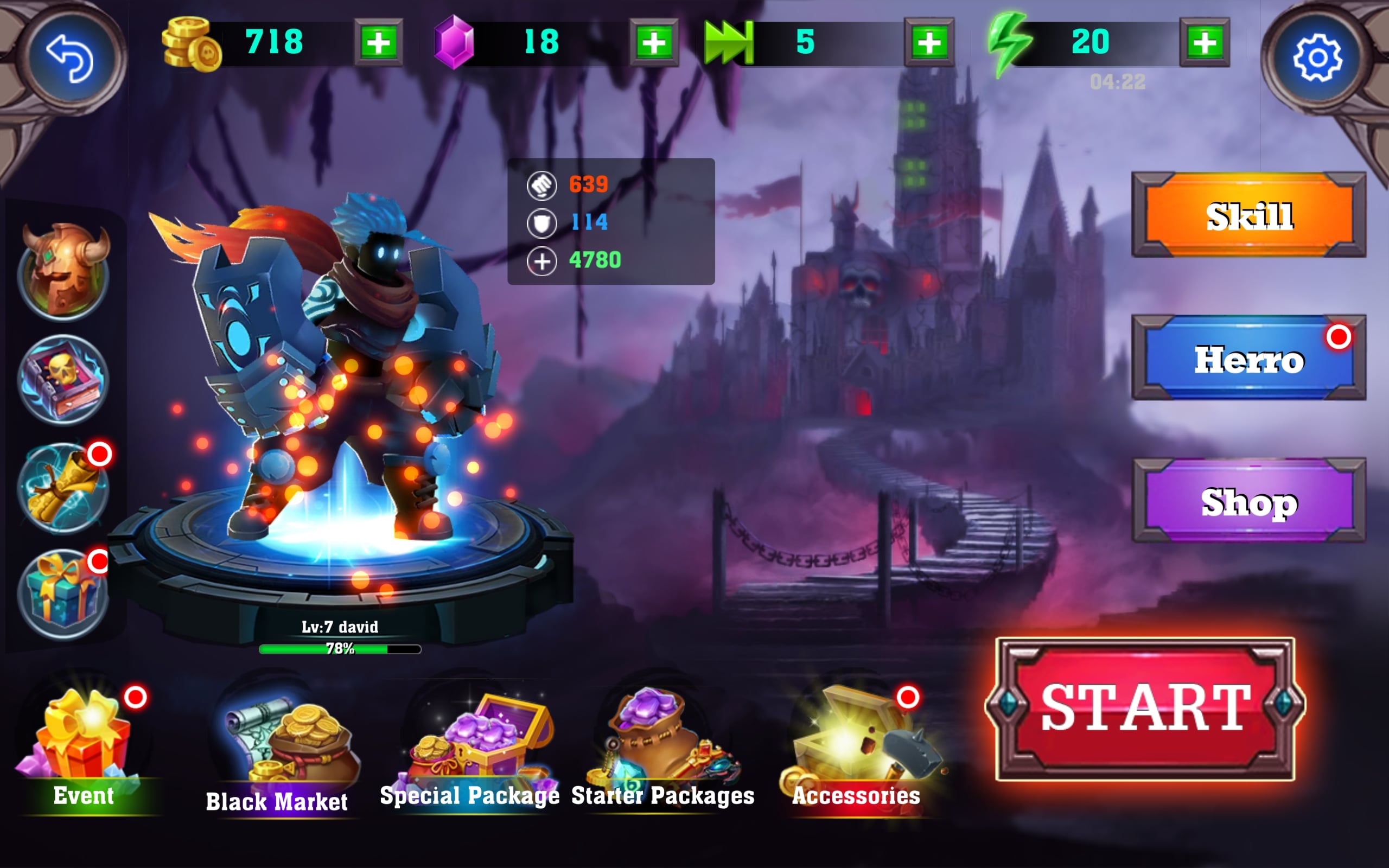Claim the blue gift box icon
Viewport: 1389px width, 868px height.
pyautogui.click(x=63, y=595)
